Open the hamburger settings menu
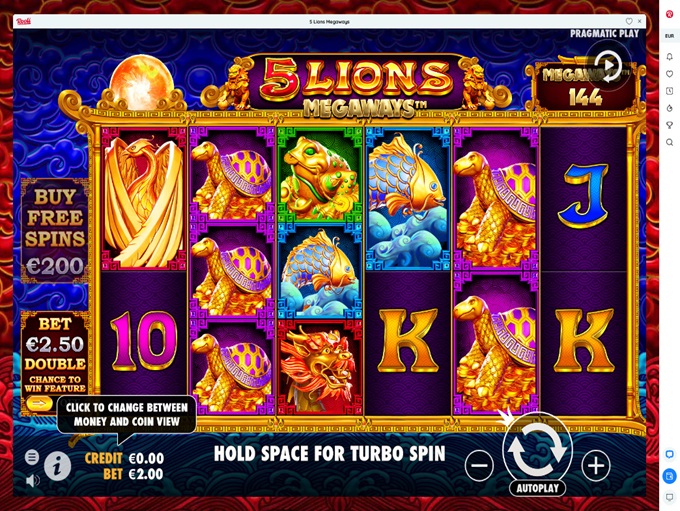The height and width of the screenshot is (511, 680). click(32, 457)
